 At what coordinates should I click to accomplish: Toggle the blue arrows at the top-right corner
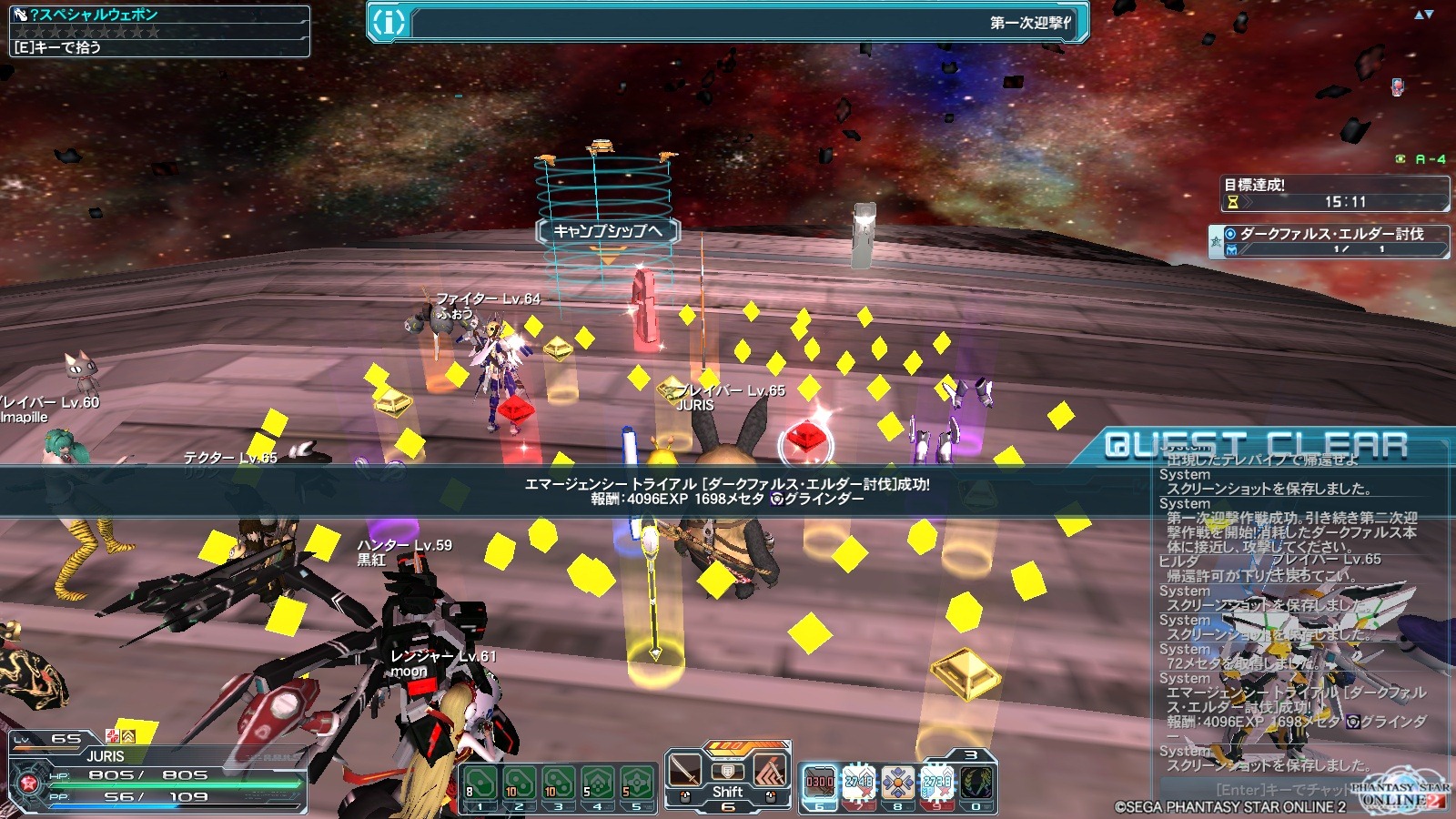(1423, 15)
